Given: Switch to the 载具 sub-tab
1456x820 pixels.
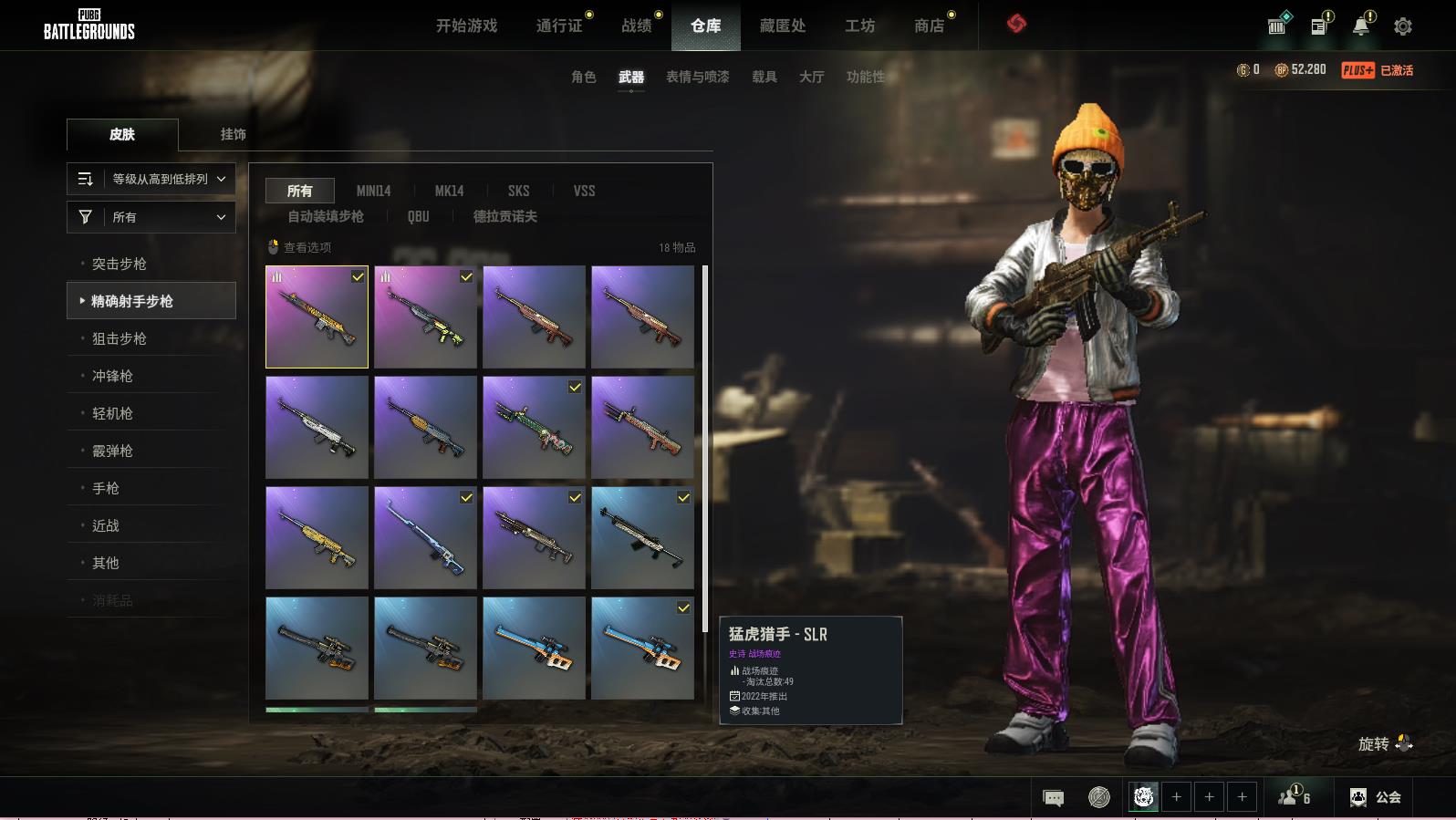Looking at the screenshot, I should click(x=764, y=77).
